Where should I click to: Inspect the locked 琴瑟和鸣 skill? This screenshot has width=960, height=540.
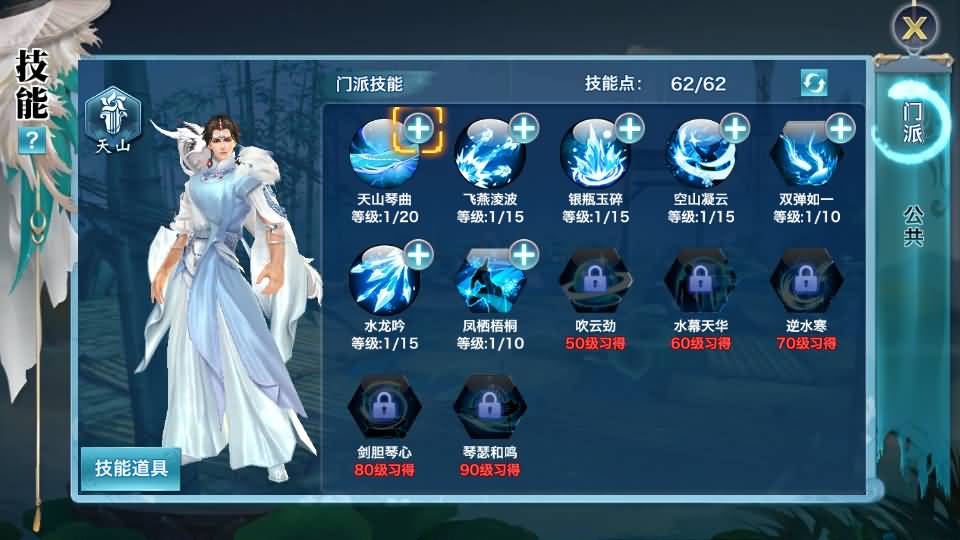487,405
